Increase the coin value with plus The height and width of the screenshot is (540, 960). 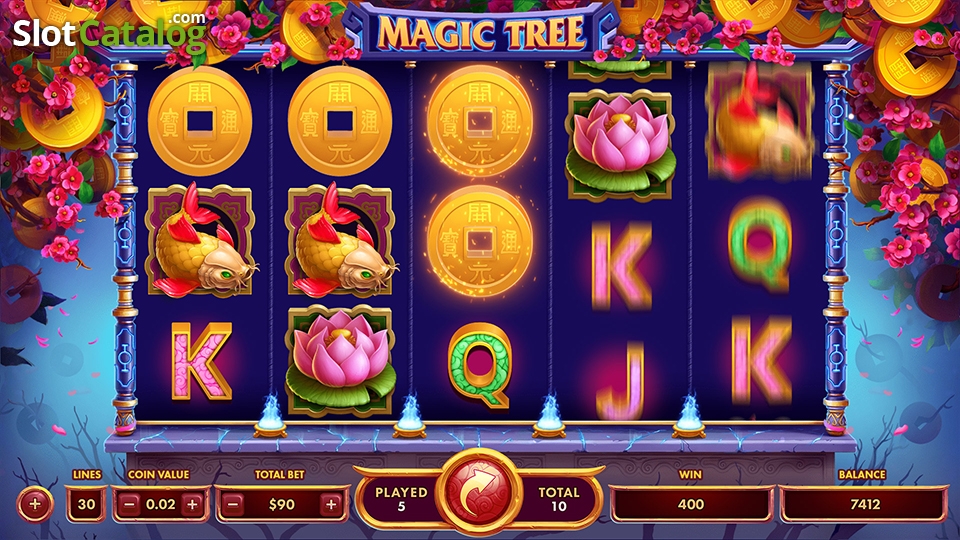[193, 504]
